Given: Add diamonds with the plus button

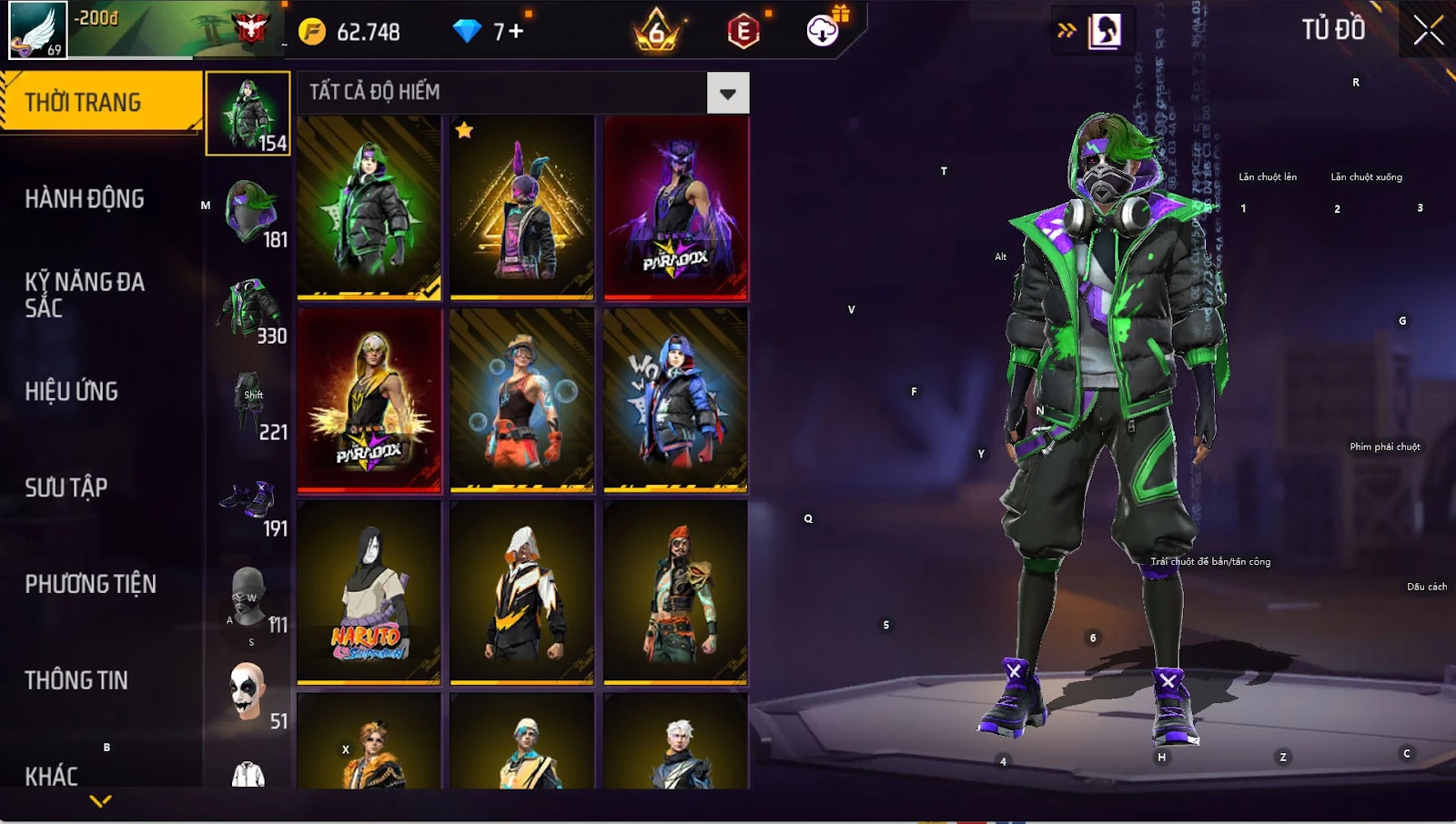Looking at the screenshot, I should click(x=516, y=32).
